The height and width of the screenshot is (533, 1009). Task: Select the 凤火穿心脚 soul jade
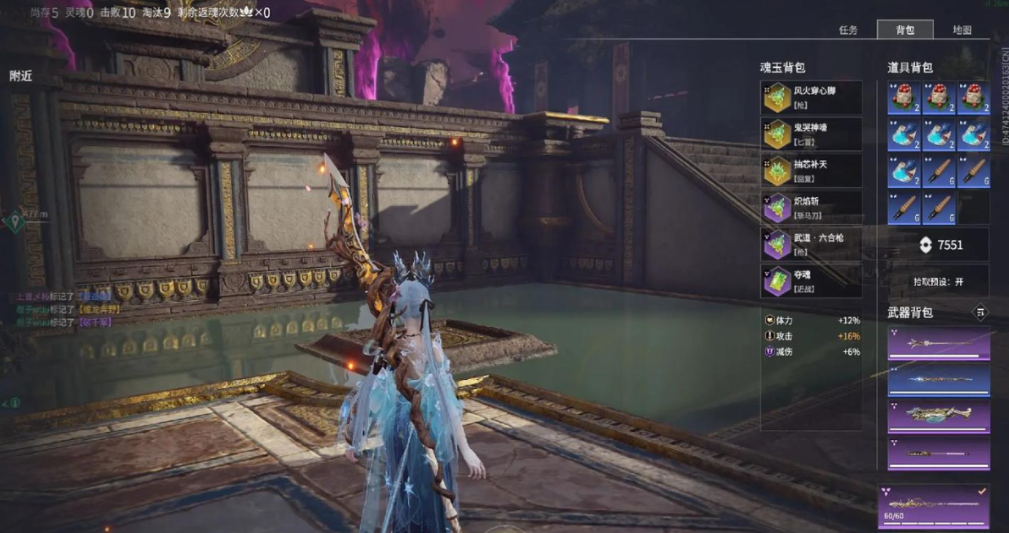point(811,97)
